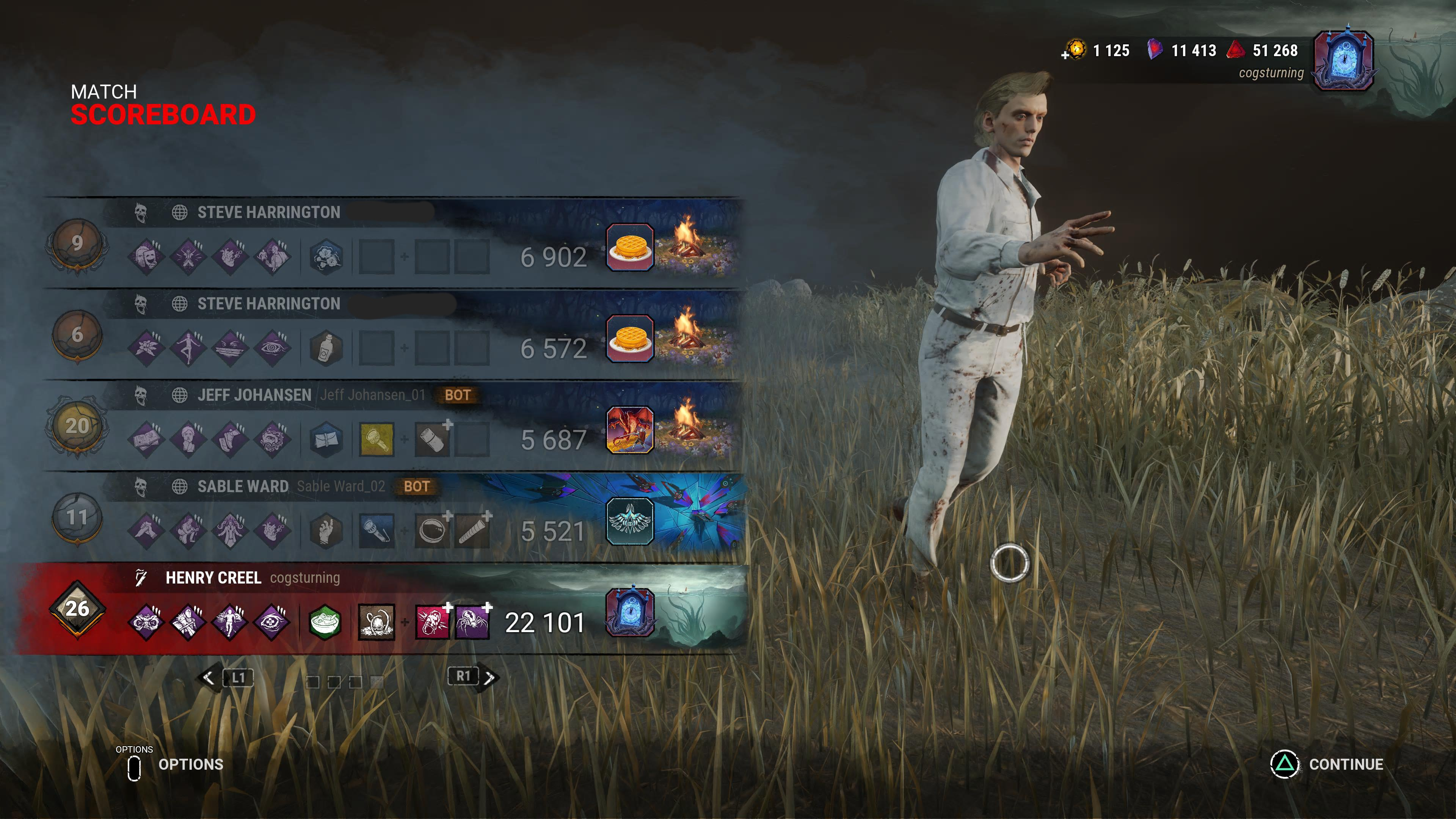
Task: Inspect Henry Creel's owl-eyes perk
Action: point(146,622)
